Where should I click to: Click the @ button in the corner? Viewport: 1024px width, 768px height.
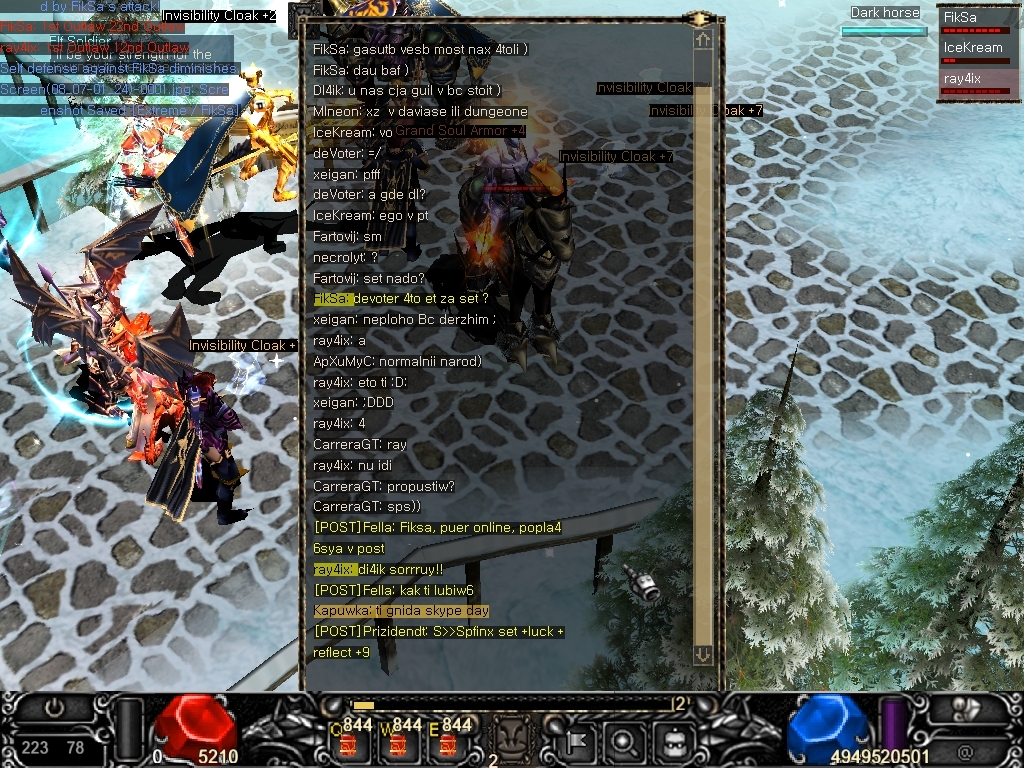point(965,749)
